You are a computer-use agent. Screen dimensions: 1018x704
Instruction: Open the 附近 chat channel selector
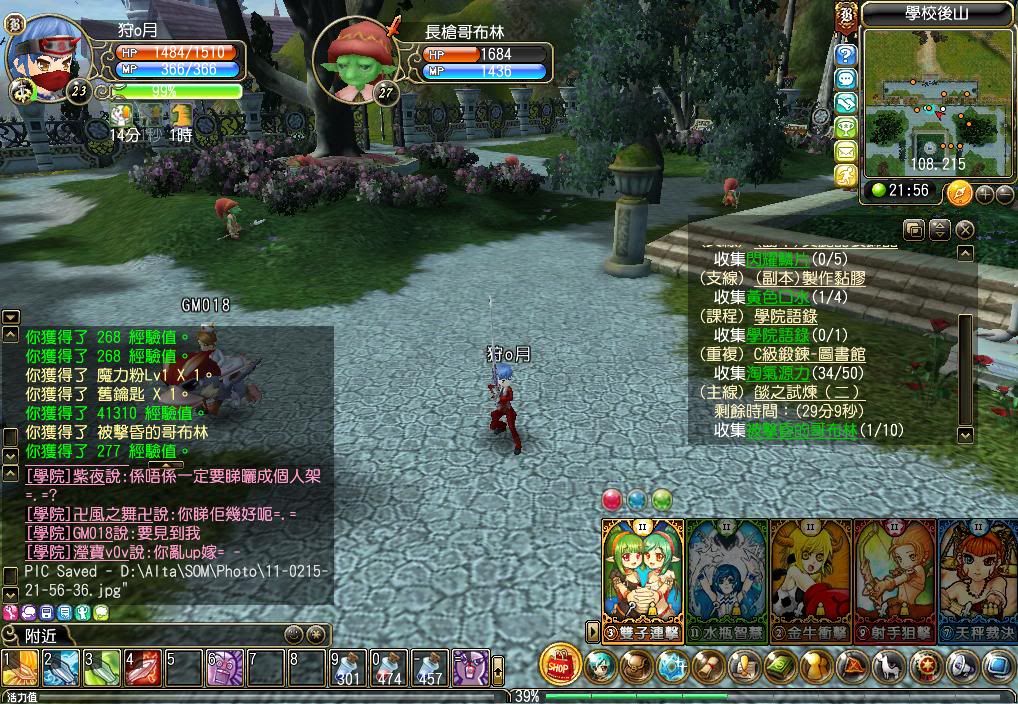pyautogui.click(x=40, y=636)
